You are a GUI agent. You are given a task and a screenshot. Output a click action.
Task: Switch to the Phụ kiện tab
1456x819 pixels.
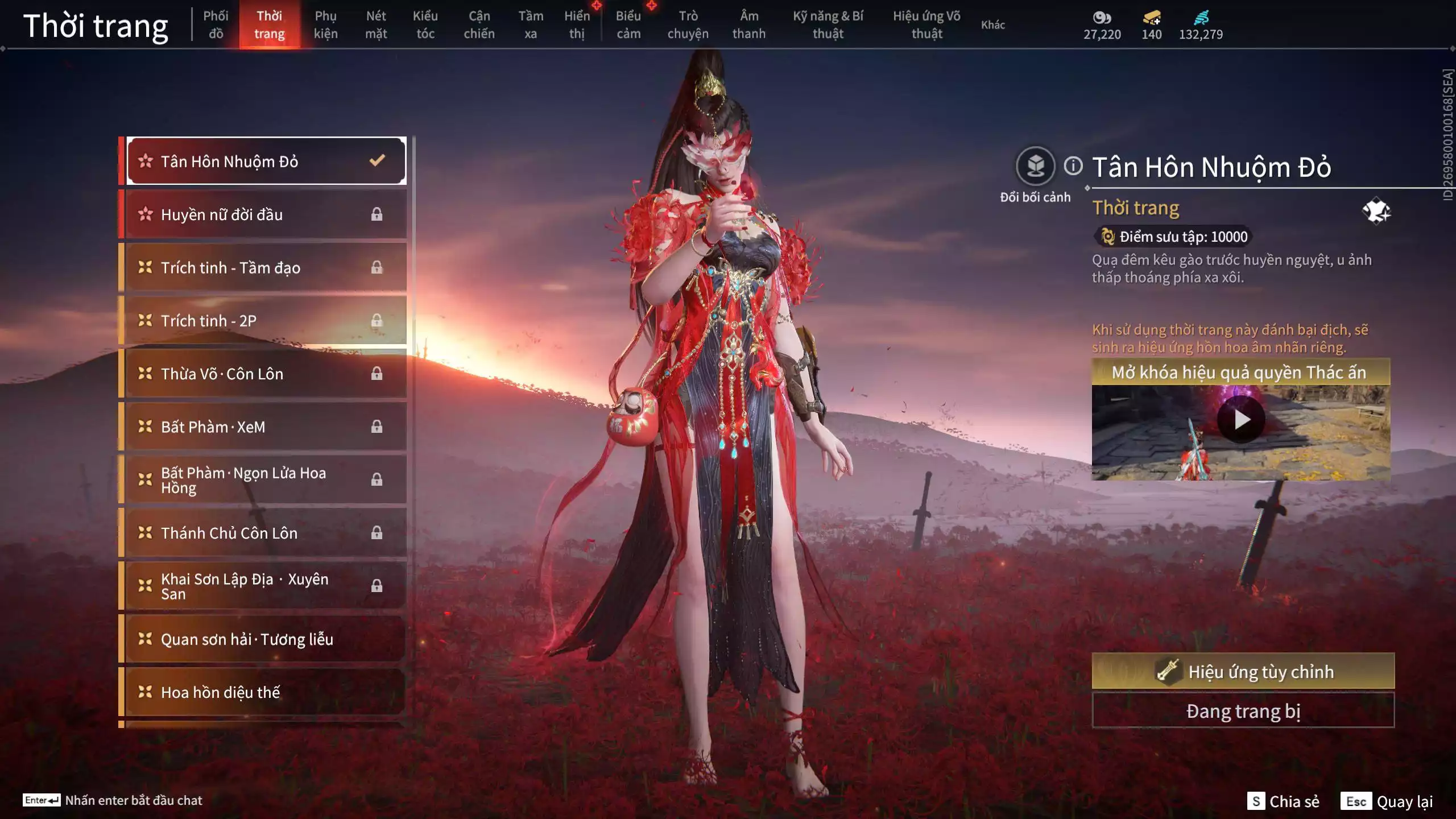[326, 25]
